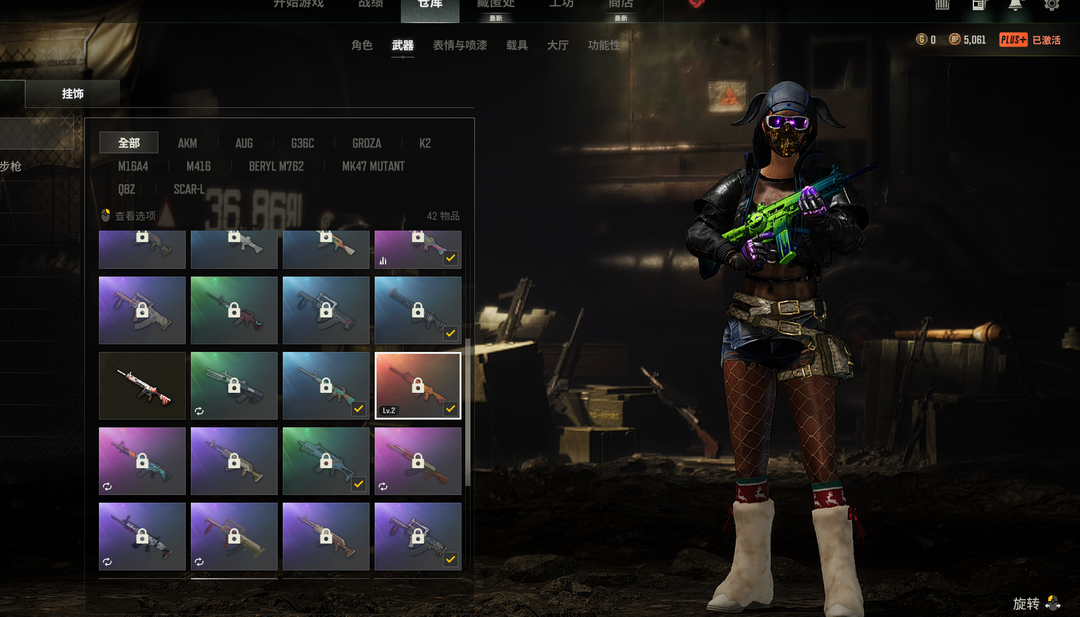
Task: Show only G36C skins
Action: tap(302, 143)
